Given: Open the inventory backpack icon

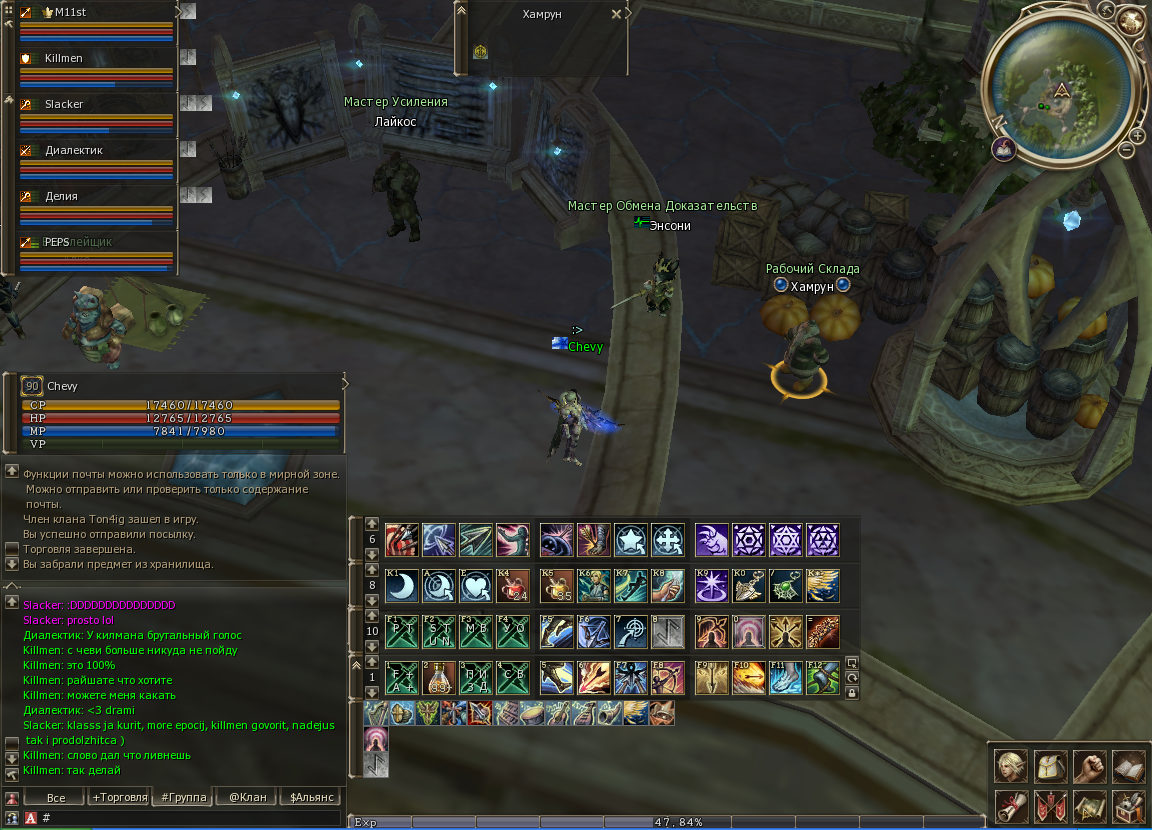Looking at the screenshot, I should coord(1050,767).
